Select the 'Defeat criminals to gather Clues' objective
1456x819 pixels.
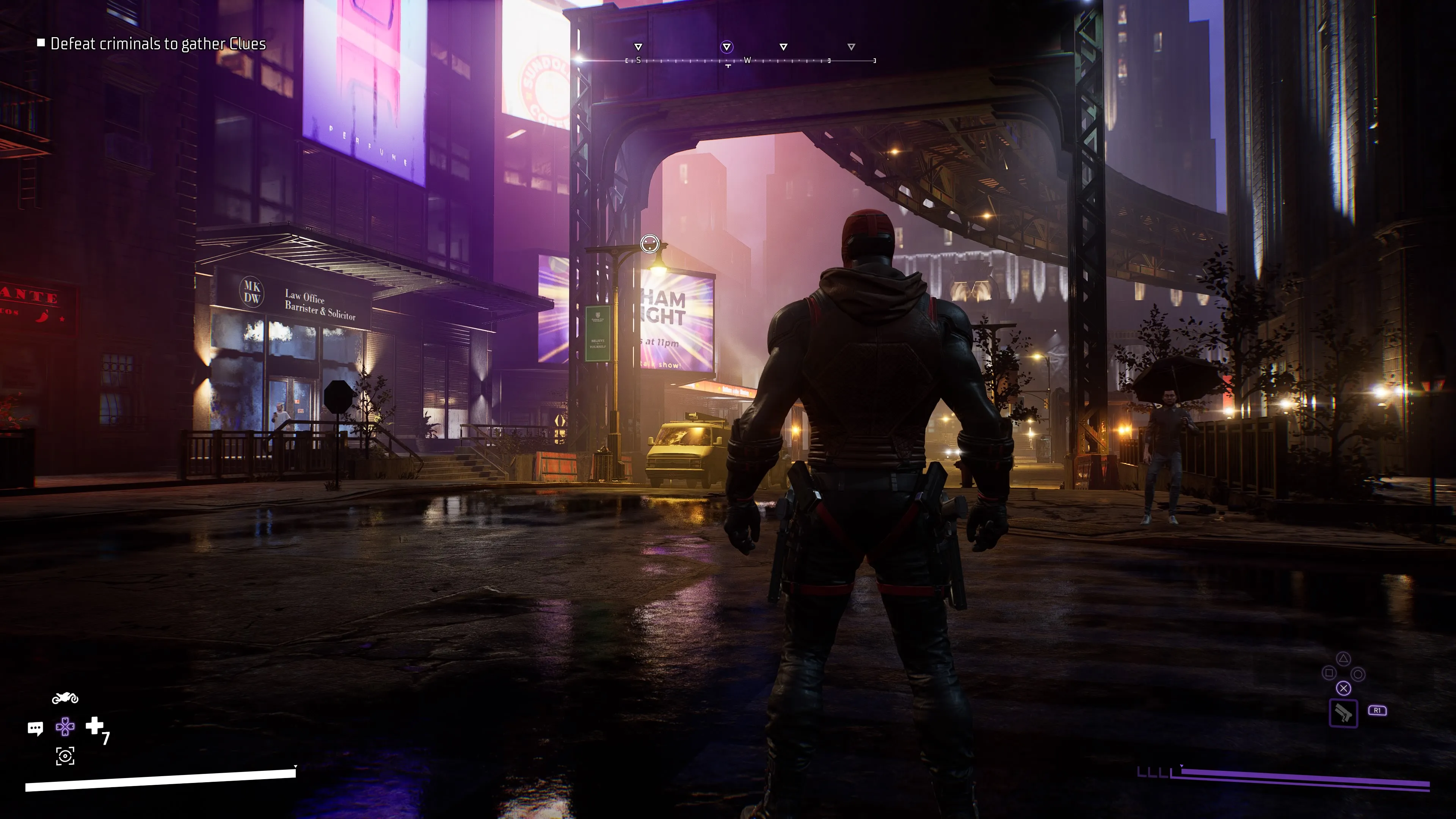158,44
